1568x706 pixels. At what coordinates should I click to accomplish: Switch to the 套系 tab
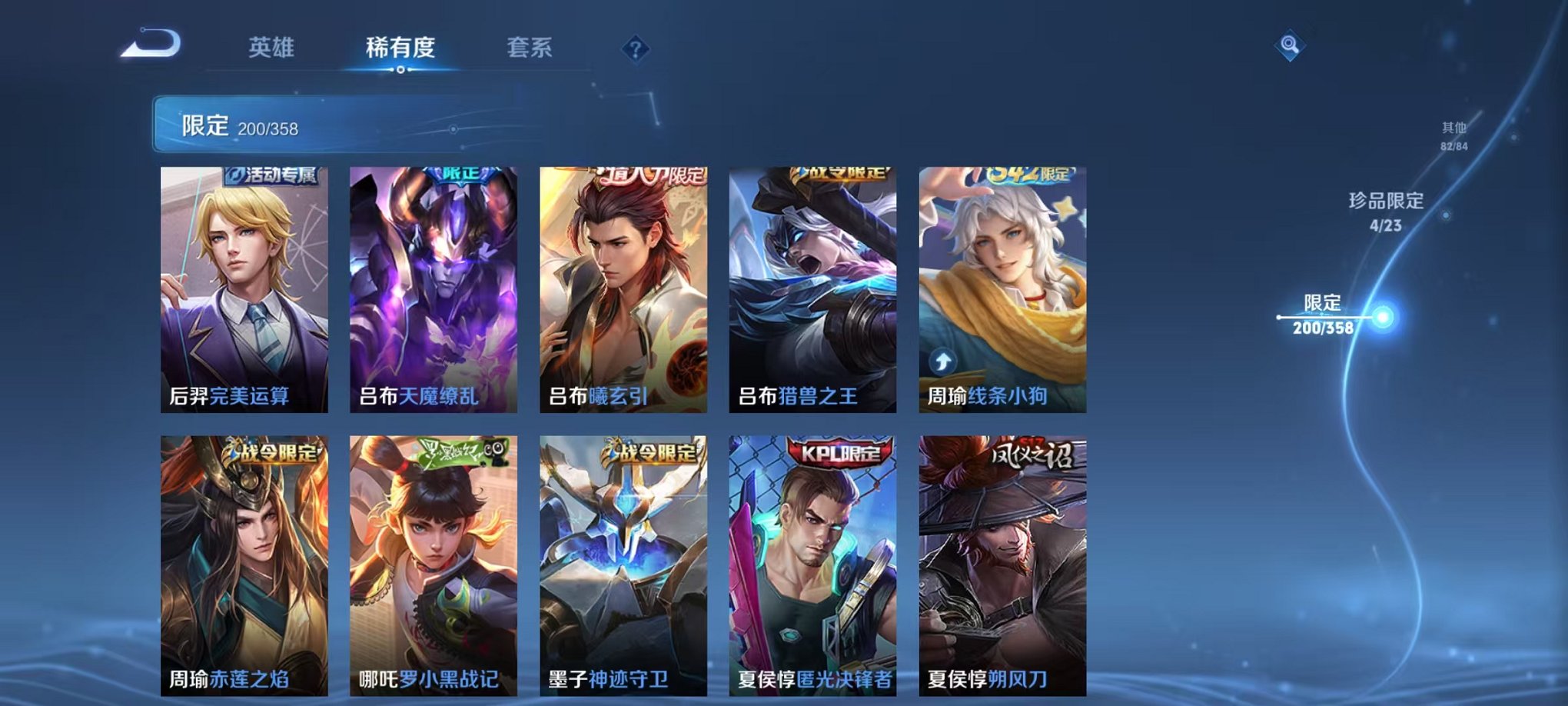coord(537,48)
